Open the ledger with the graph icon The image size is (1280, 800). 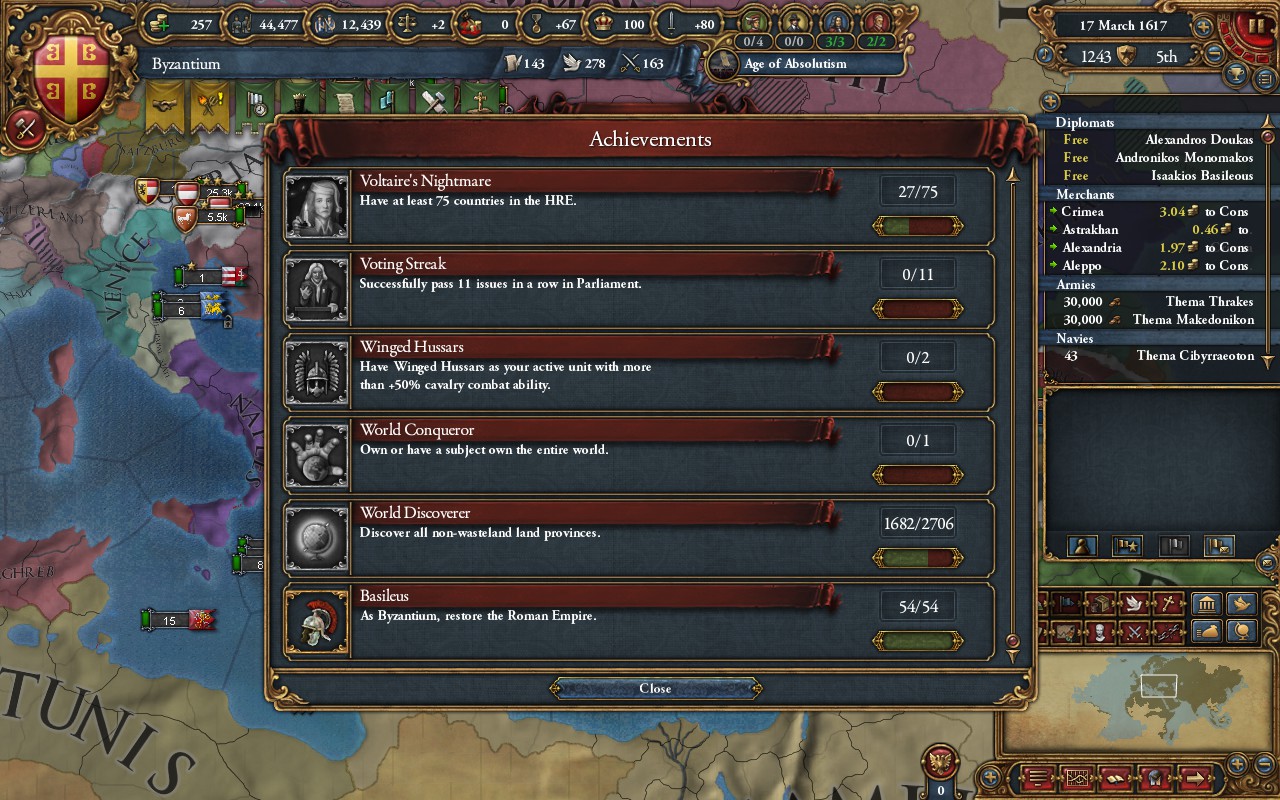tap(1078, 778)
